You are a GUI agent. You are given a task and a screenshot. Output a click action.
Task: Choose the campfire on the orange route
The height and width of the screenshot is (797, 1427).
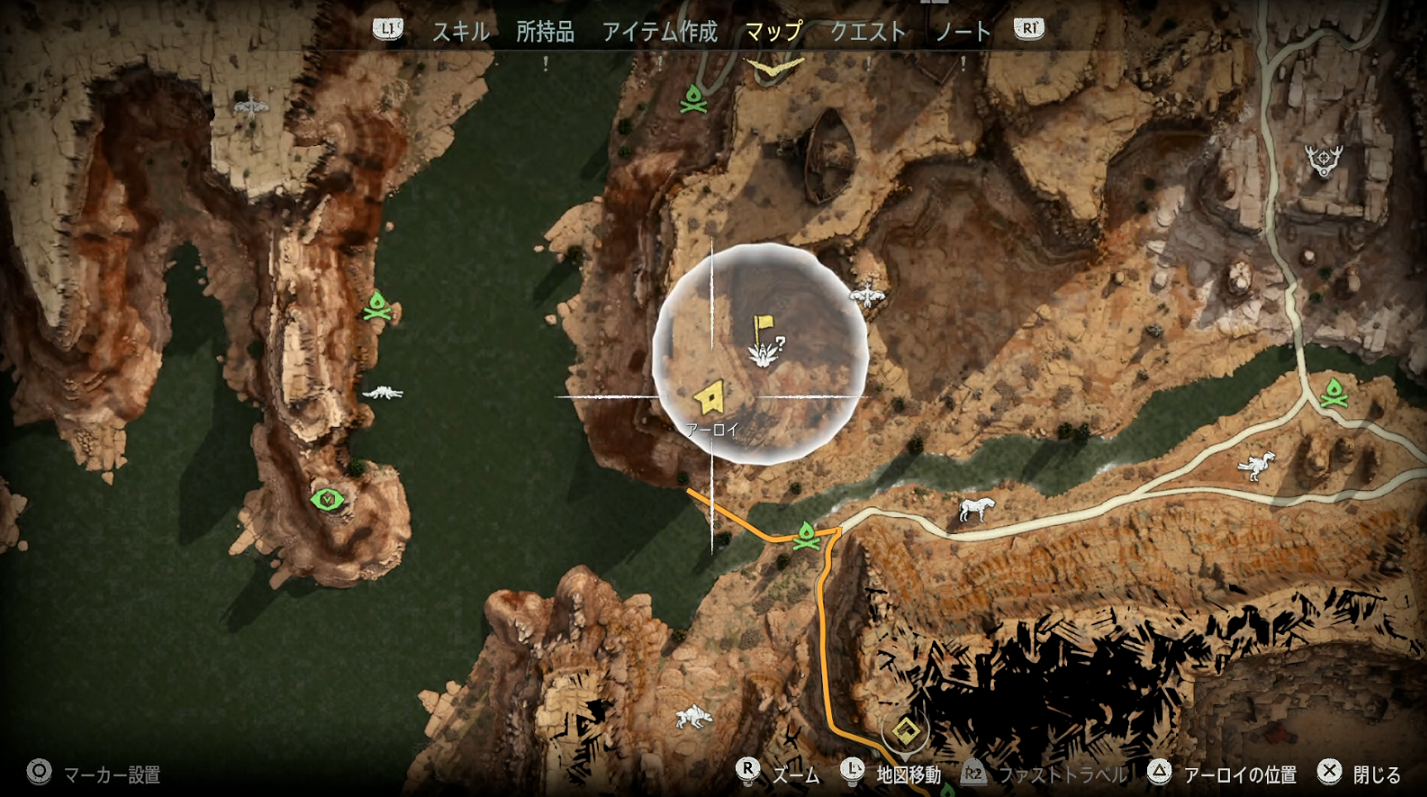click(806, 537)
